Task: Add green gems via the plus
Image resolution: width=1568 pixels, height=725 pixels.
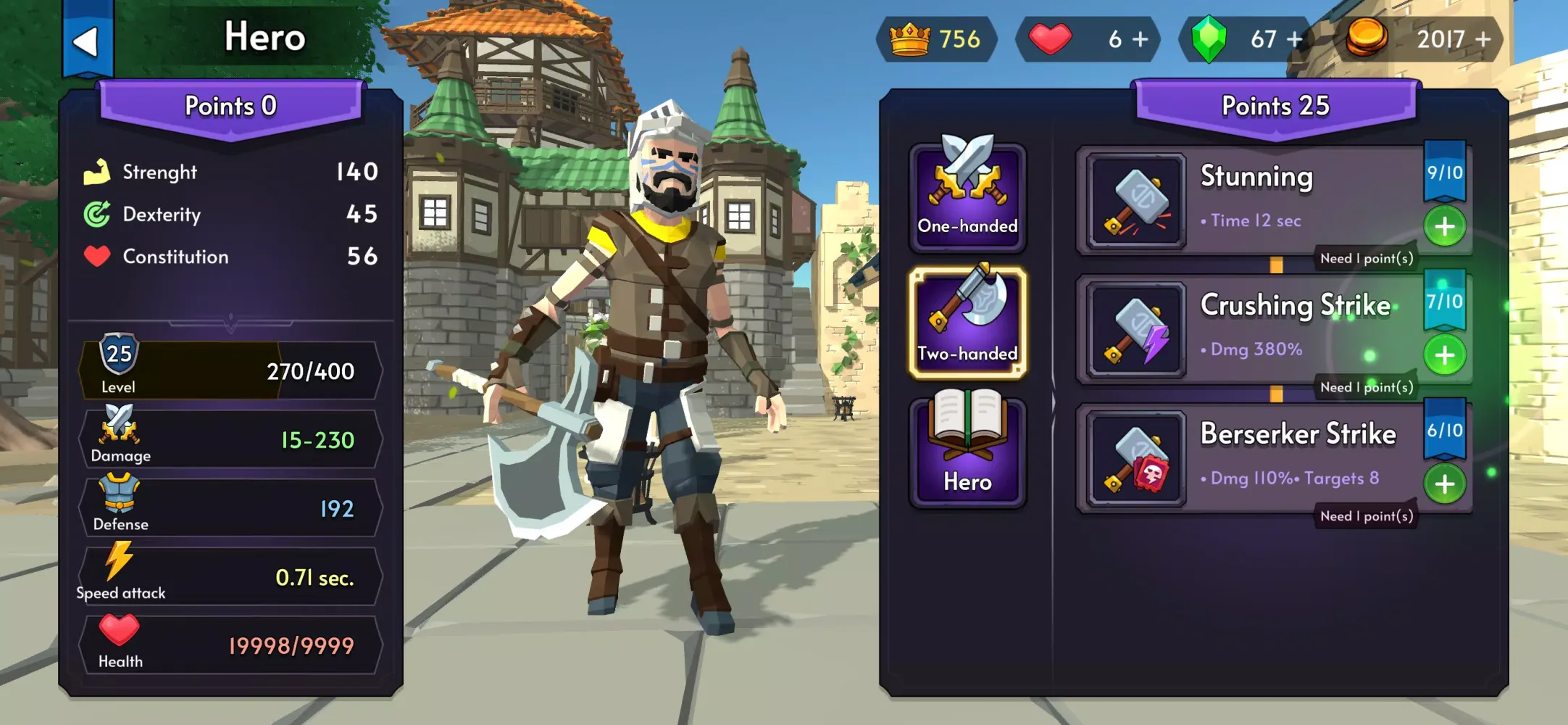Action: click(1294, 39)
